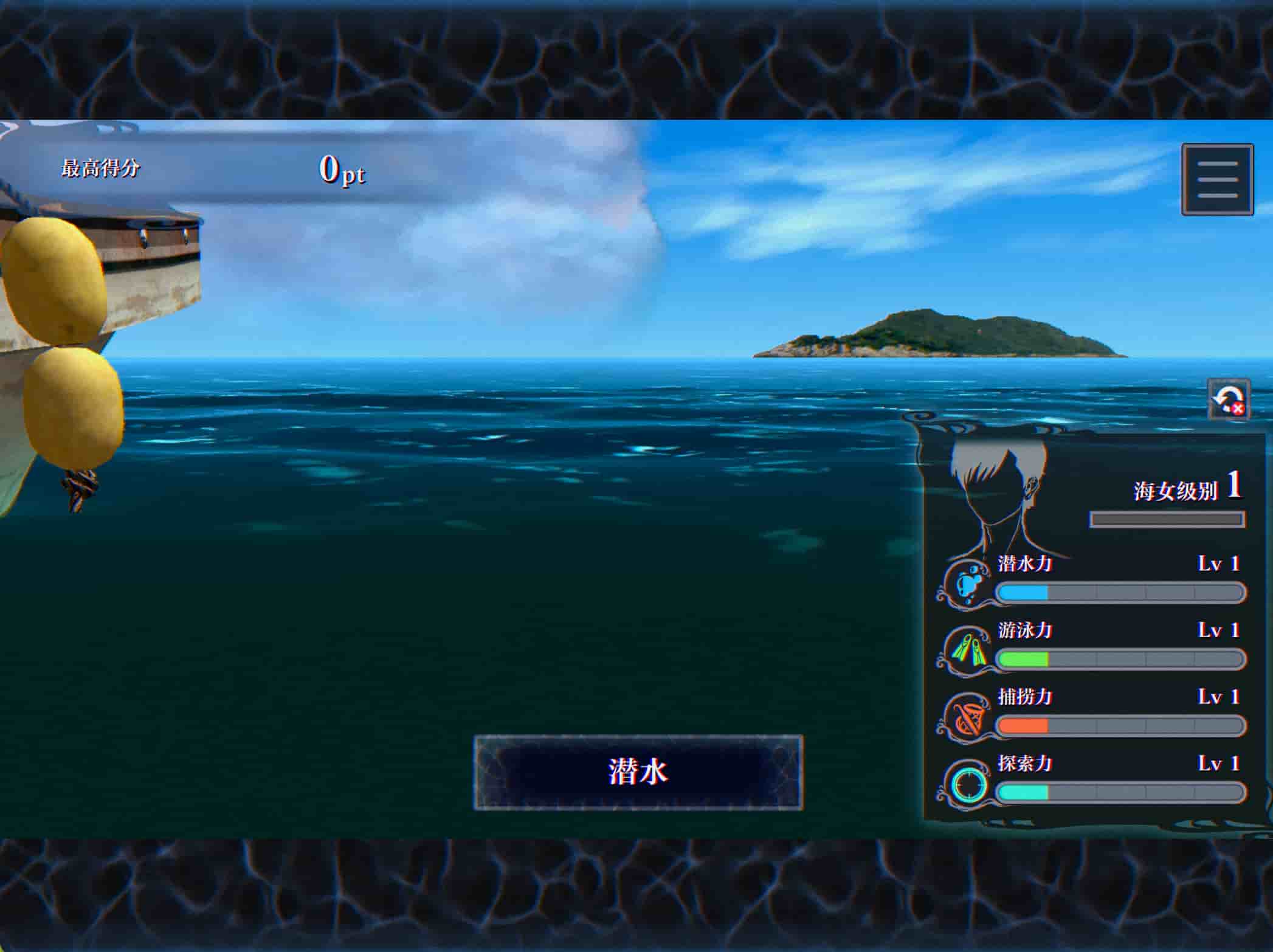Click the reset arrow icon with red X

[1228, 399]
